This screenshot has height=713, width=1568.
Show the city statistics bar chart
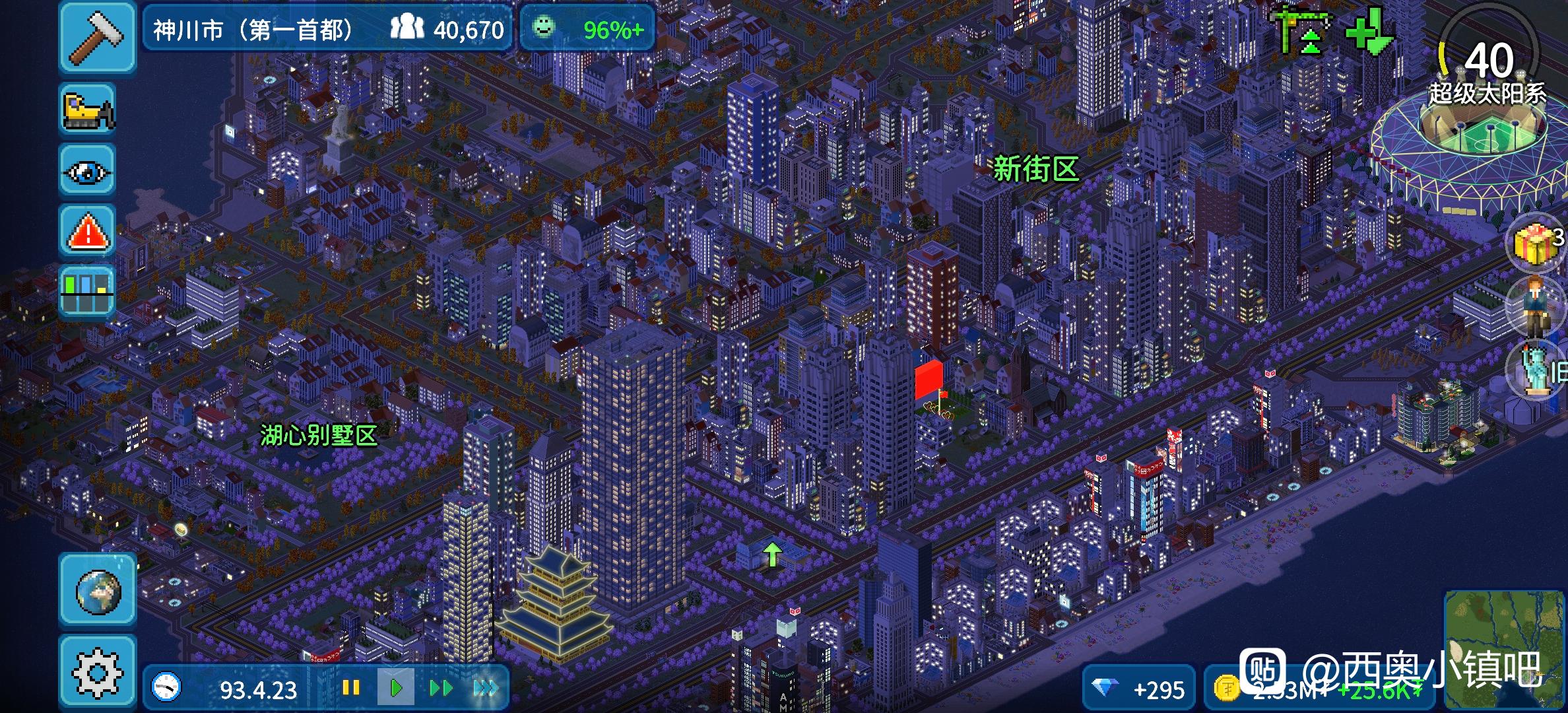point(88,292)
